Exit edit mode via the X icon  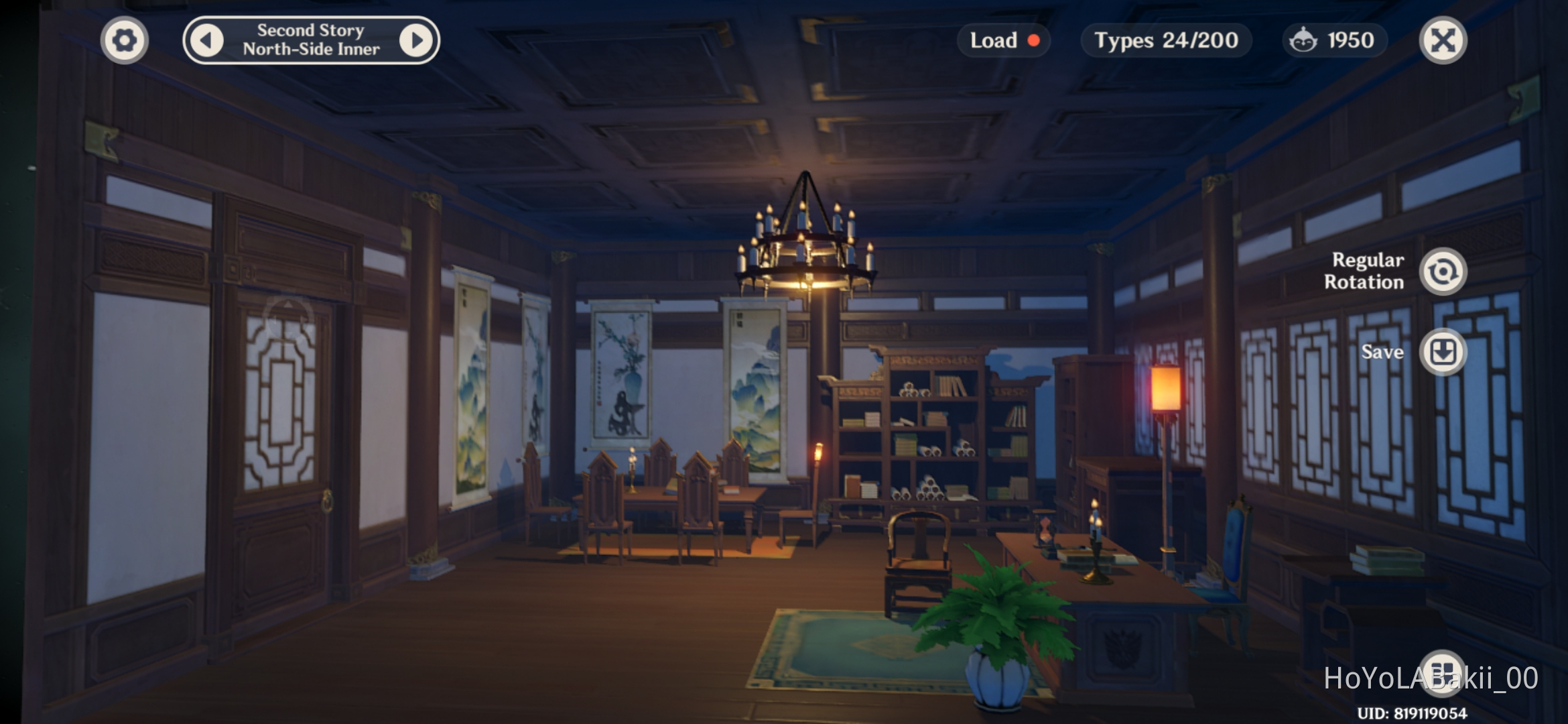point(1443,40)
